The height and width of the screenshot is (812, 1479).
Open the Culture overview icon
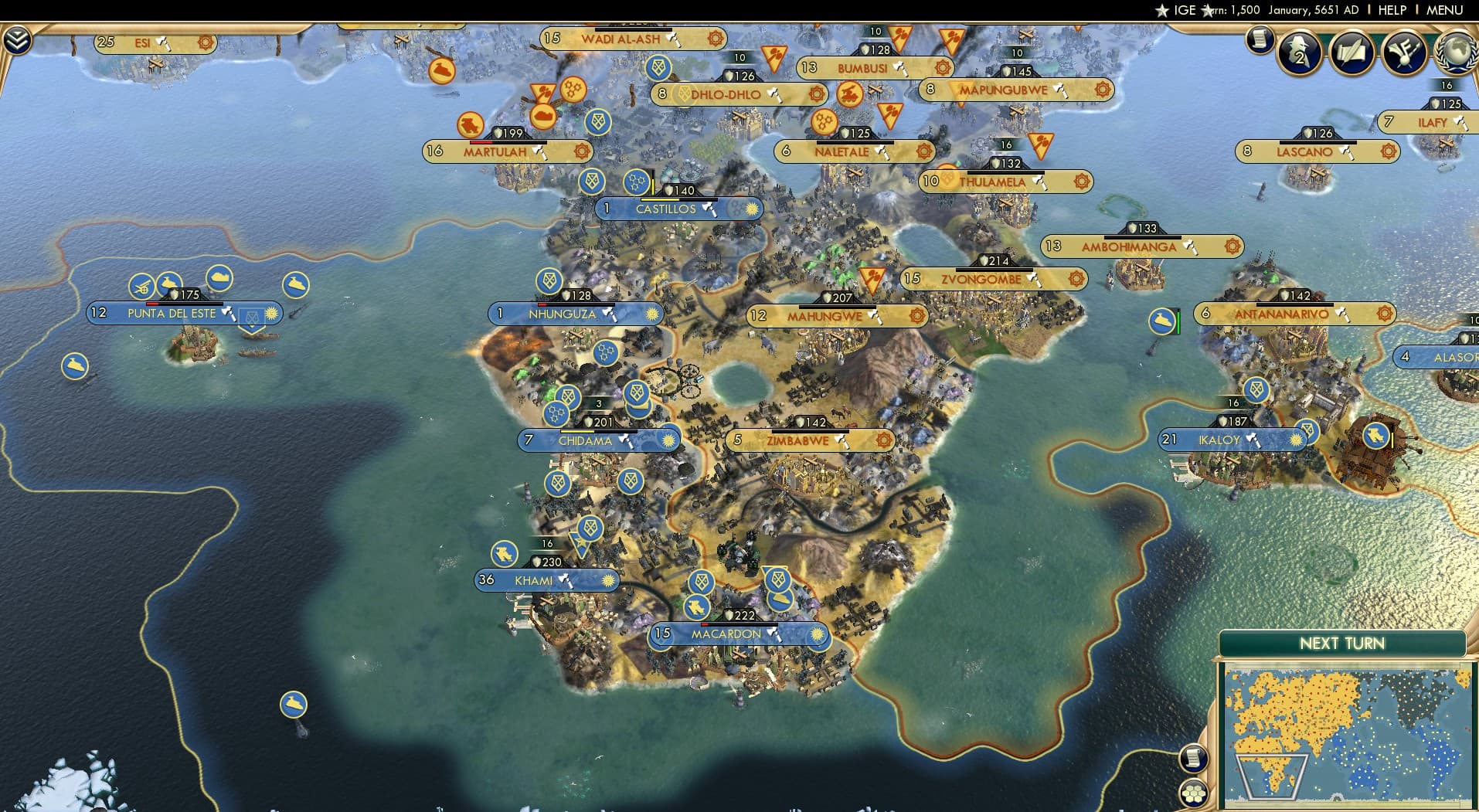point(1404,52)
